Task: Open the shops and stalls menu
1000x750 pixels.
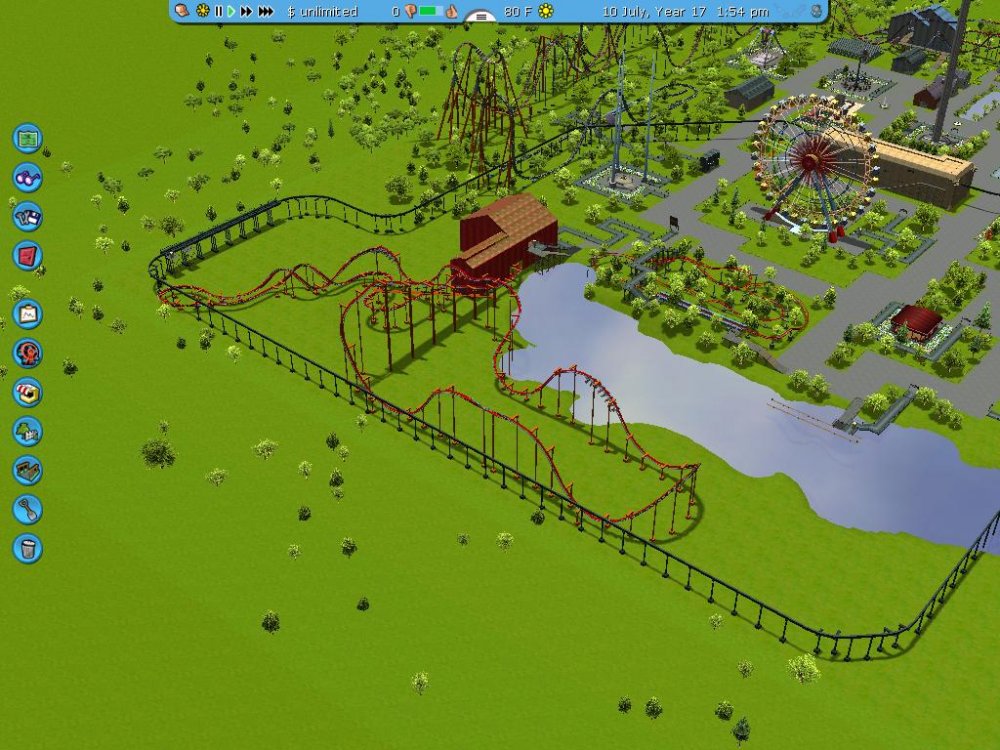Action: (27, 392)
